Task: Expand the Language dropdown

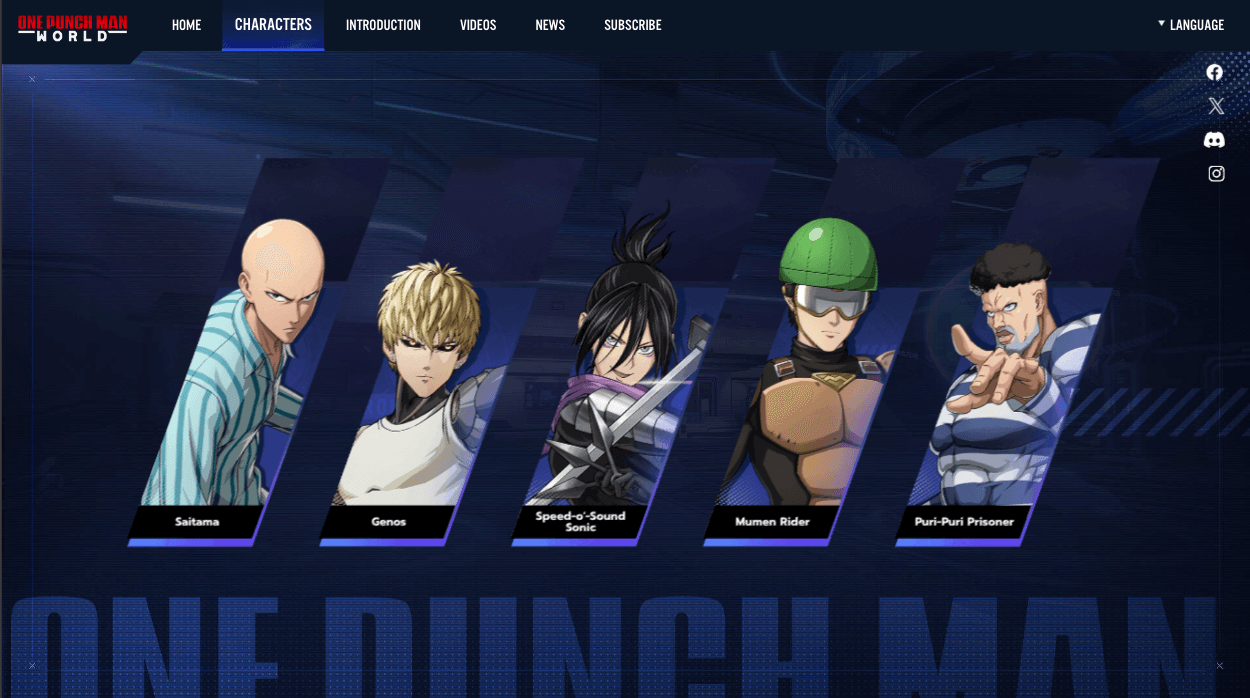Action: [1191, 25]
